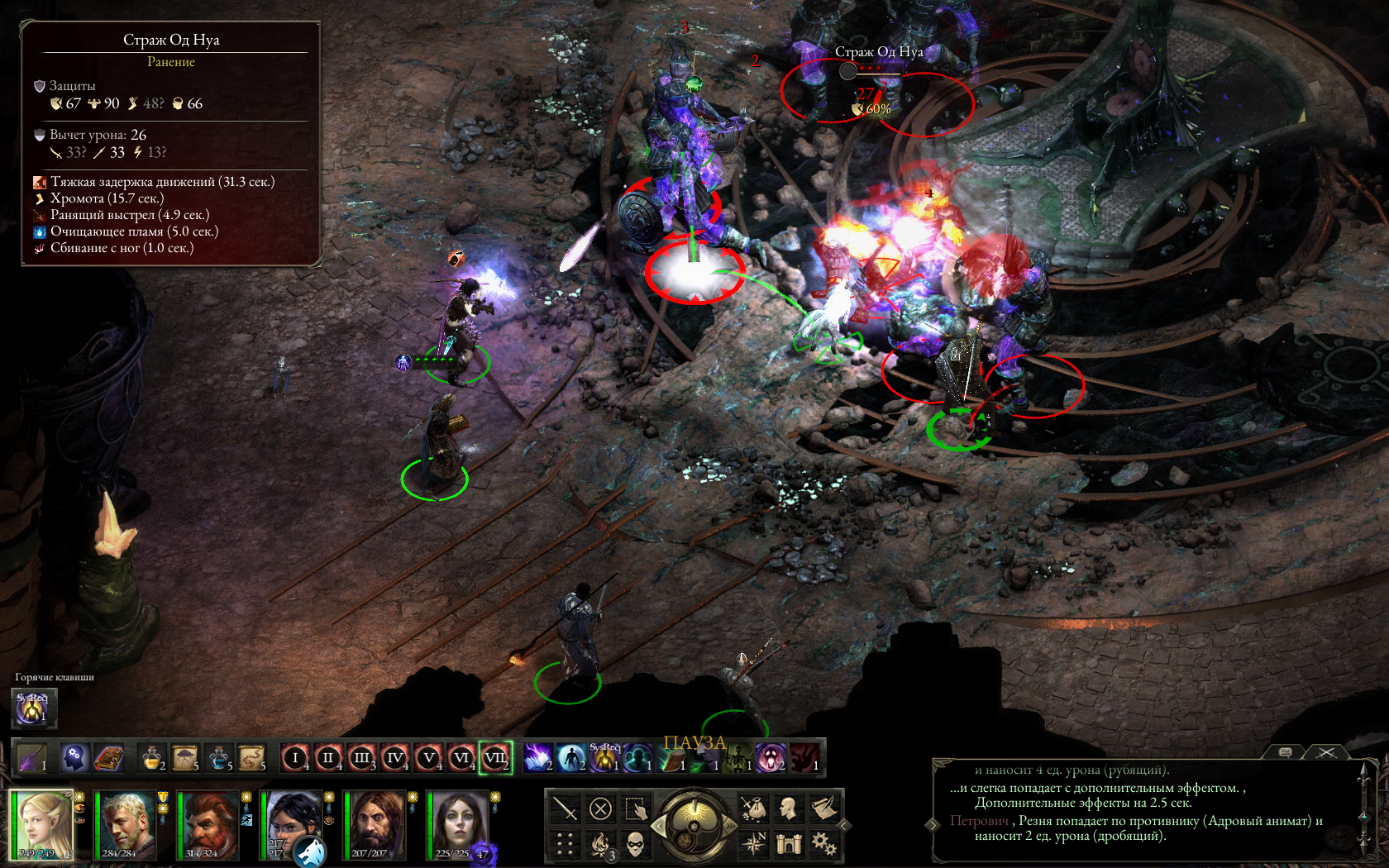Select the red-bearded dwarf portrait

(208, 824)
